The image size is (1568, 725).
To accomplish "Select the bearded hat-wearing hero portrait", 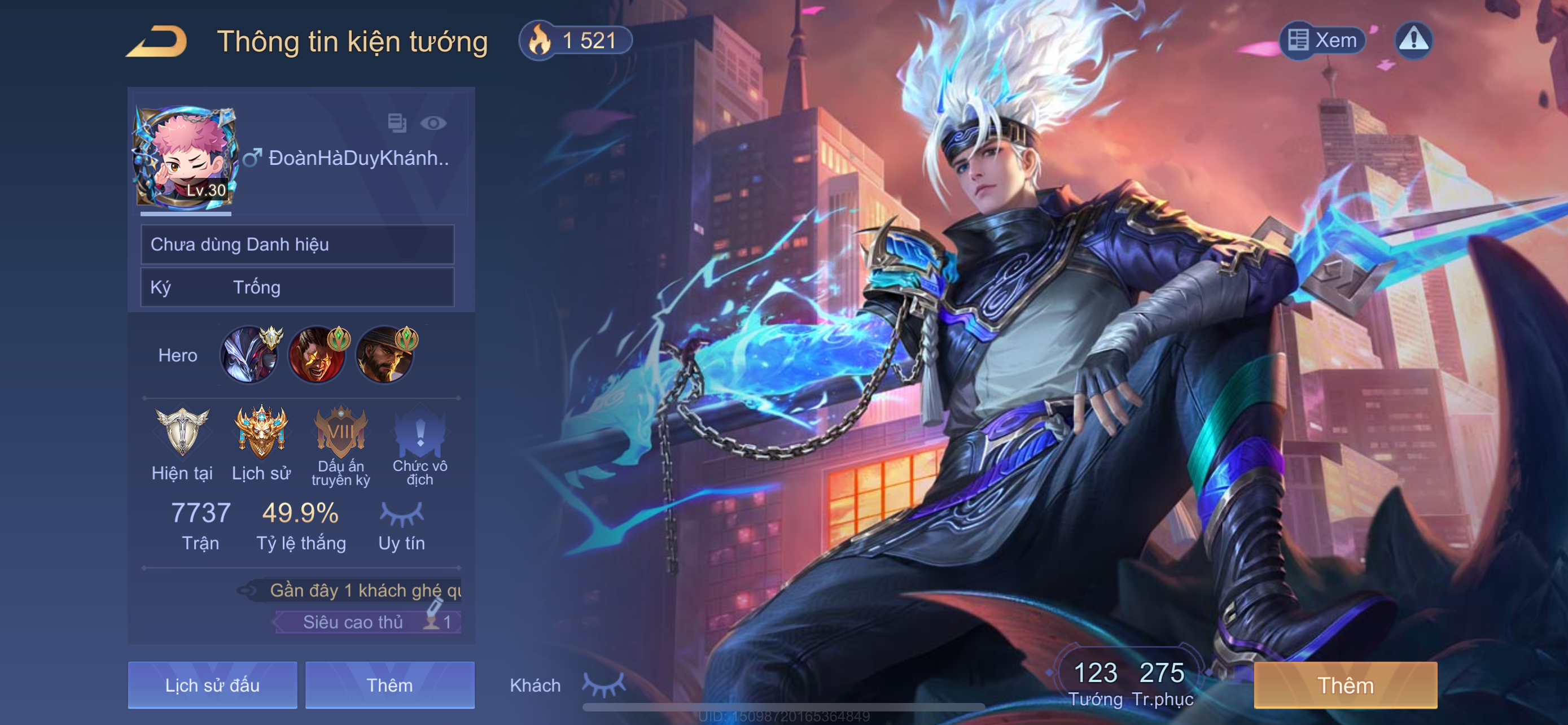I will (385, 355).
